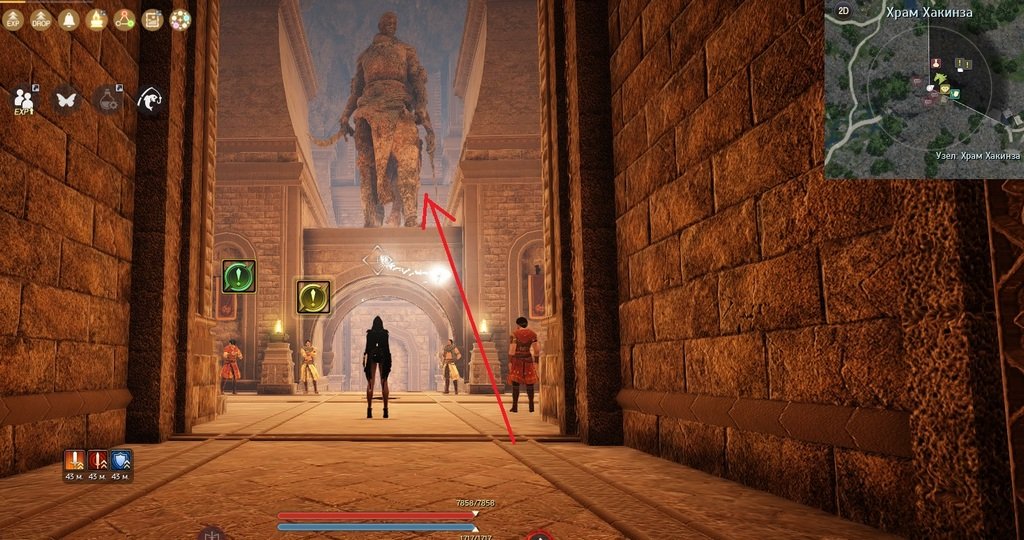Click the EXP bonus icon
The height and width of the screenshot is (540, 1024).
(x=13, y=19)
